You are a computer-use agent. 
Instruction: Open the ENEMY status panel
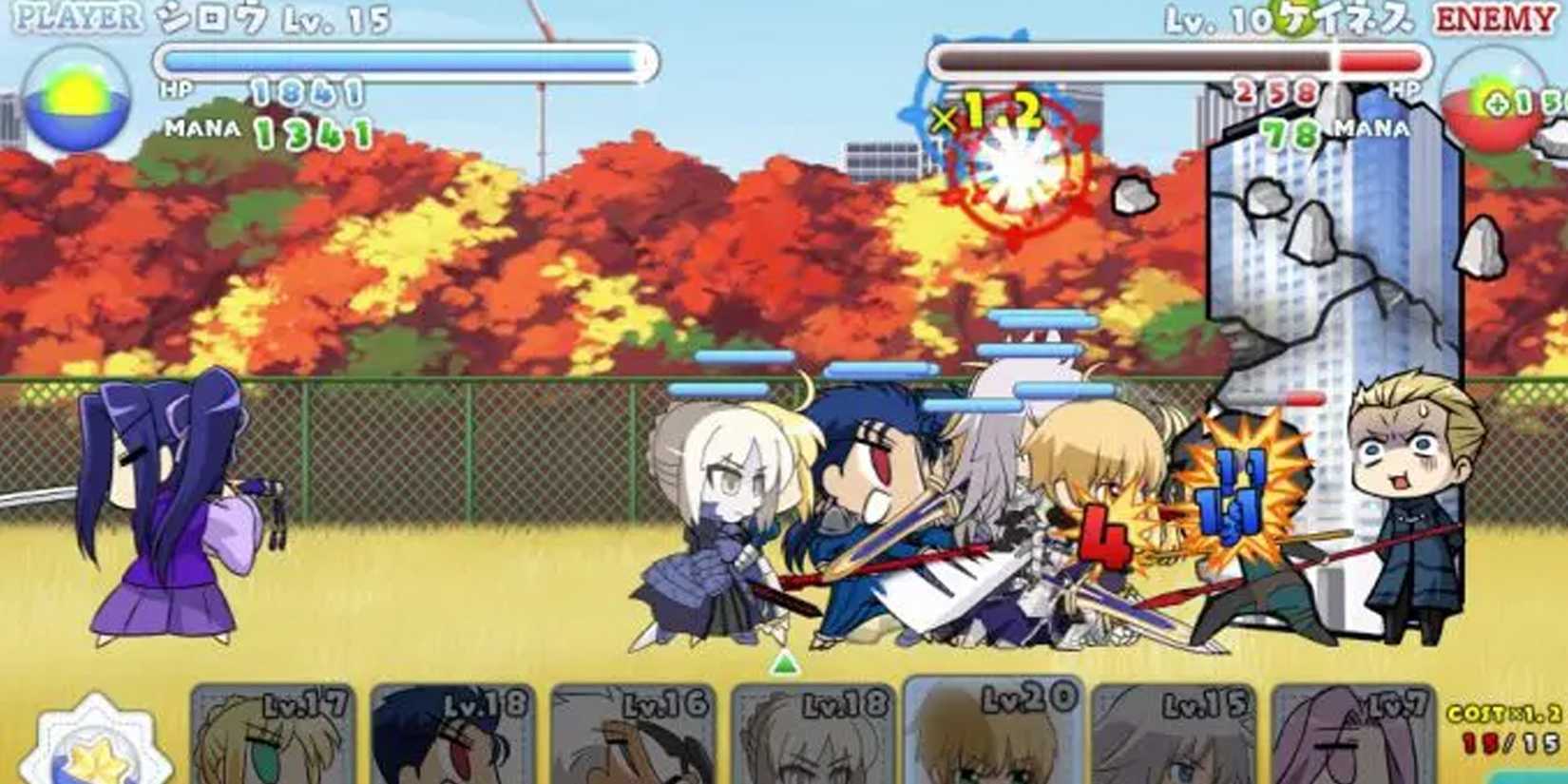[1499, 15]
